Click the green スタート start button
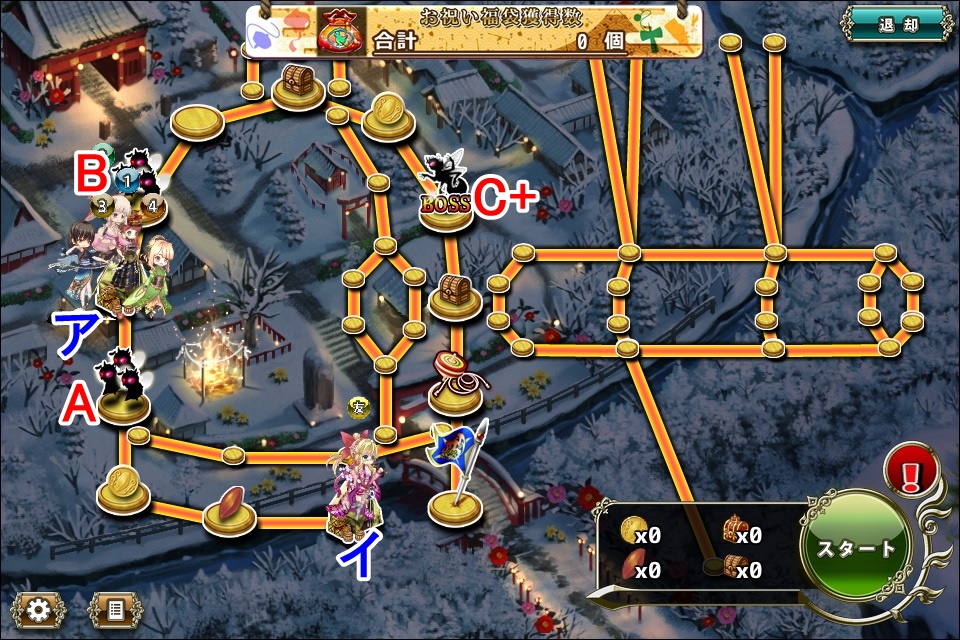The width and height of the screenshot is (960, 640). pyautogui.click(x=856, y=548)
